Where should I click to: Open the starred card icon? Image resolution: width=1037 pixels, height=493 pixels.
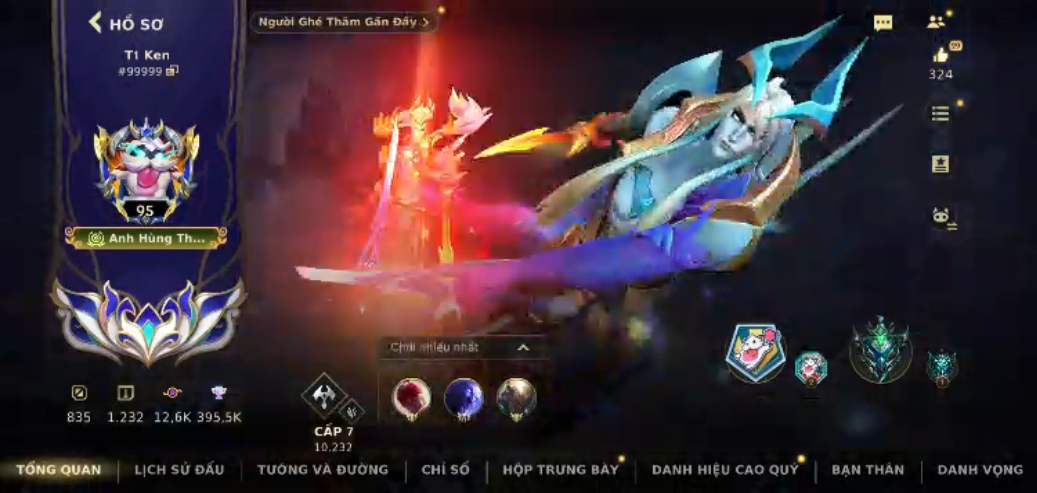940,164
